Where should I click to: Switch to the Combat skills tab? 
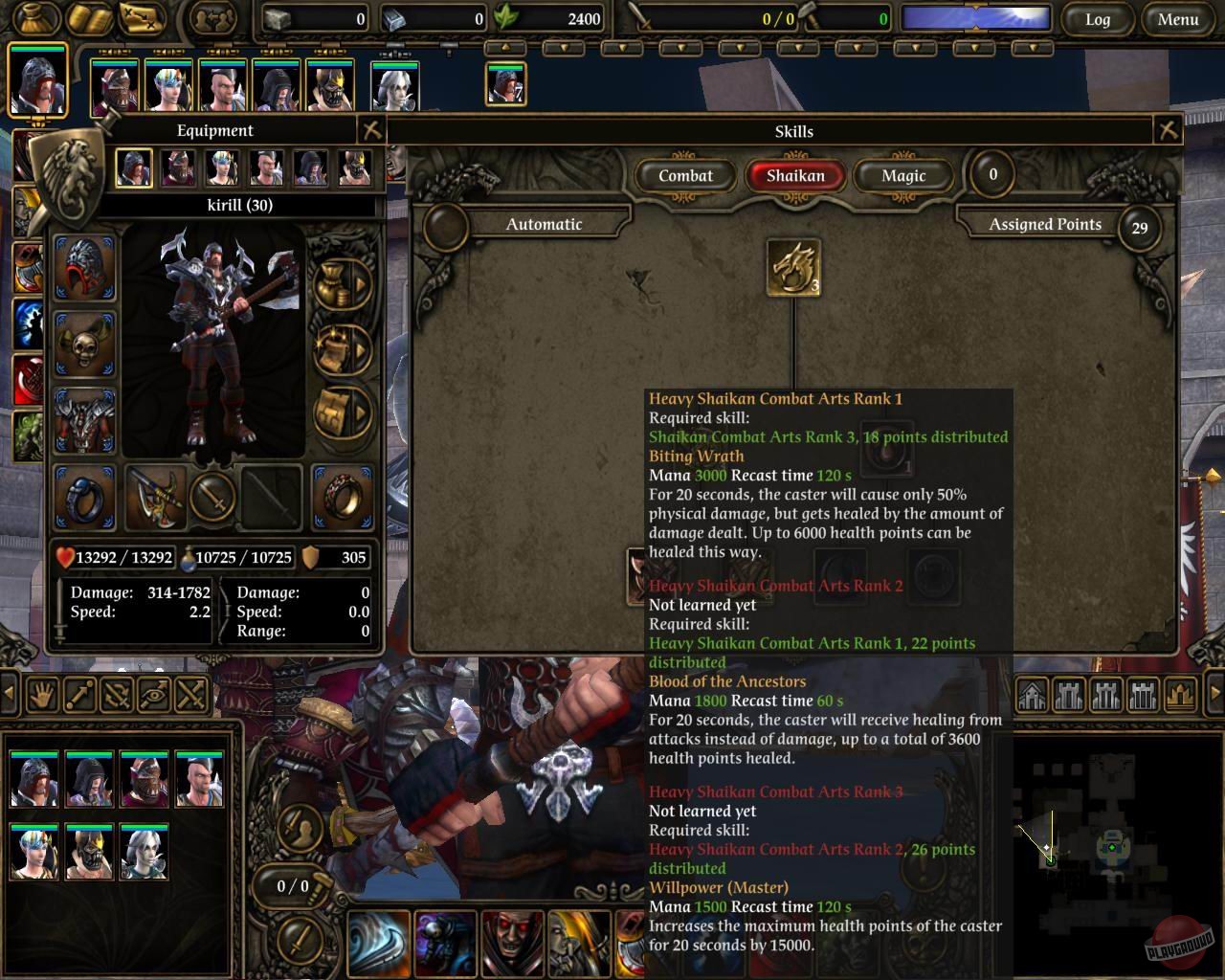(x=687, y=176)
